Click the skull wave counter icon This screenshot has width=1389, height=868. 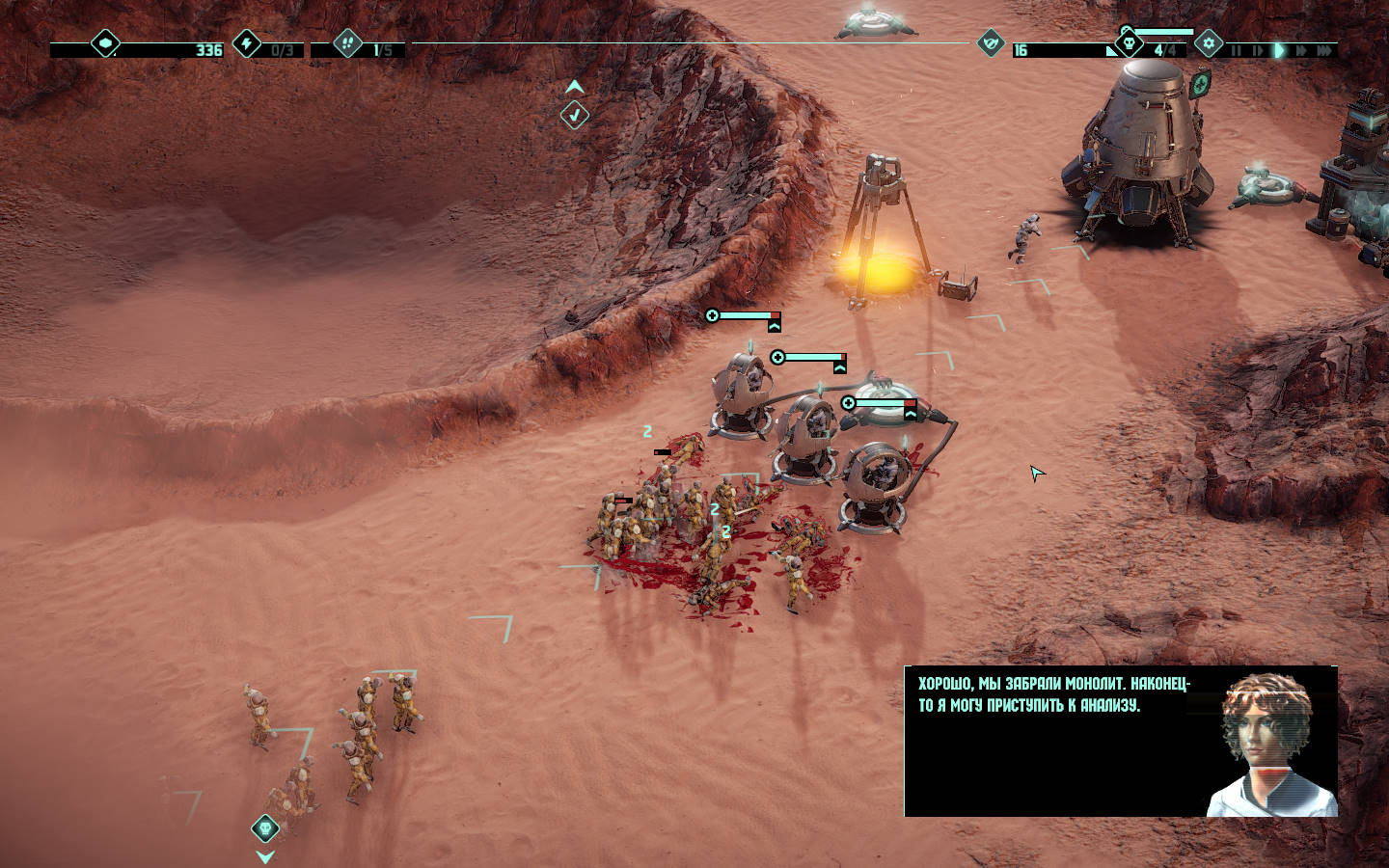pyautogui.click(x=1129, y=43)
